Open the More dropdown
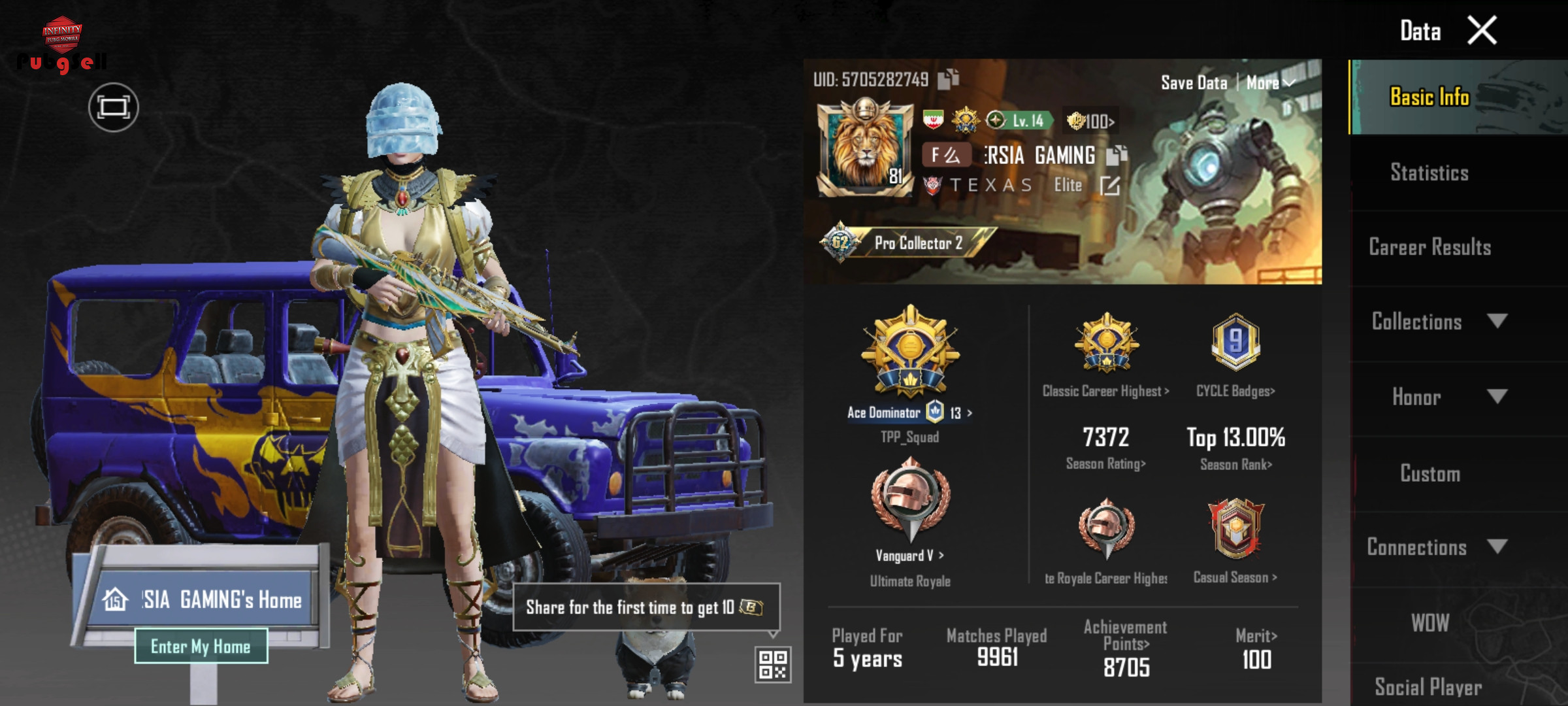Image resolution: width=1568 pixels, height=706 pixels. (x=1269, y=83)
